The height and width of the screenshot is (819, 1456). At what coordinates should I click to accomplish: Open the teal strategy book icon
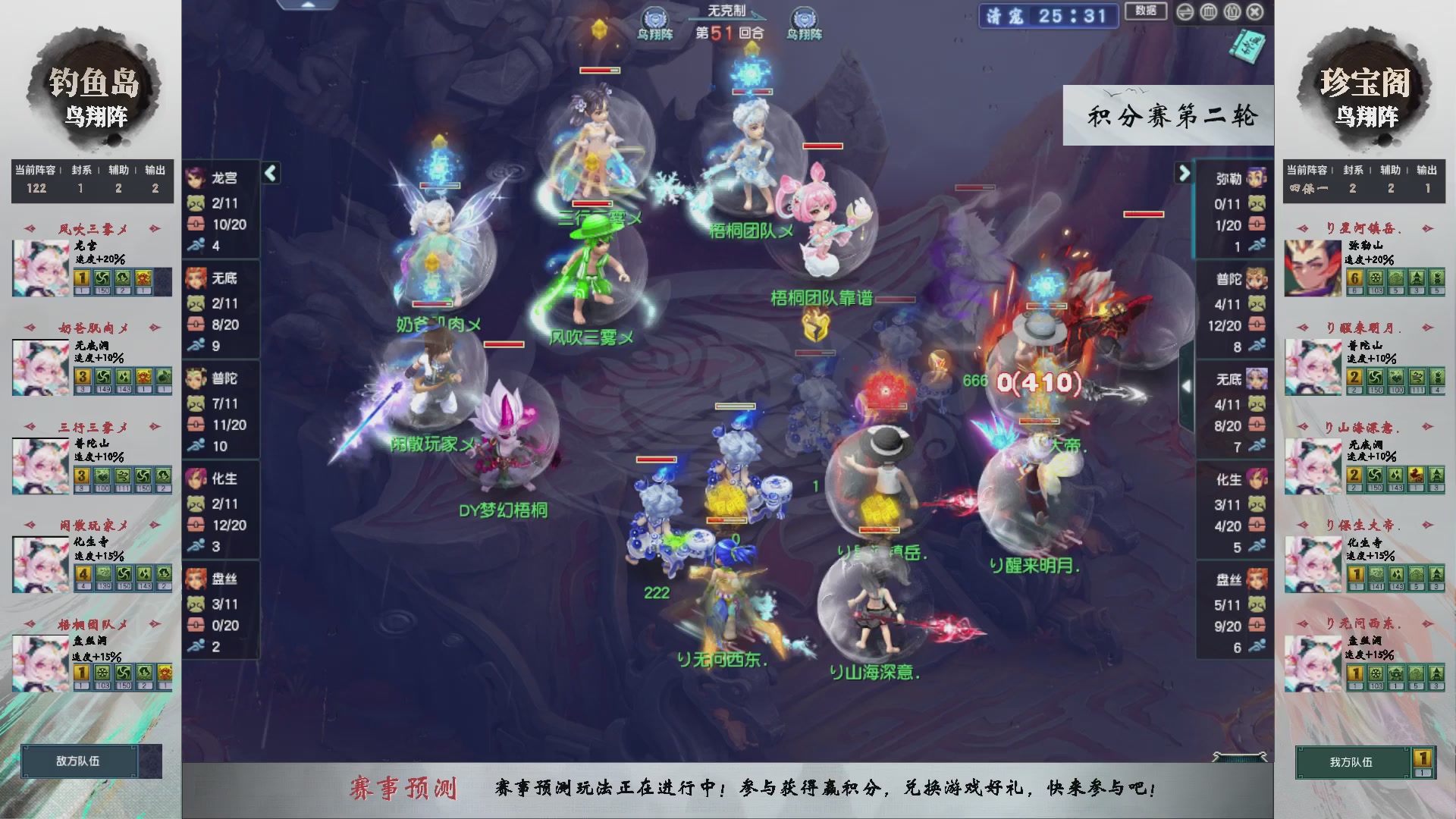[x=1248, y=47]
